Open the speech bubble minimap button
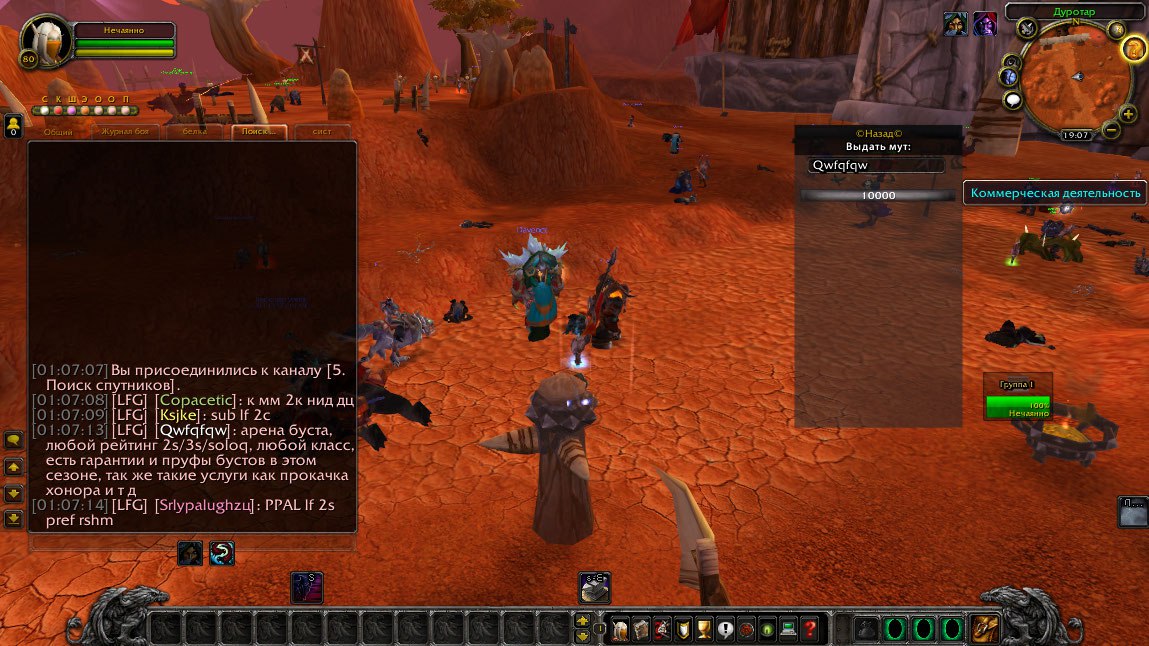 pos(1013,100)
